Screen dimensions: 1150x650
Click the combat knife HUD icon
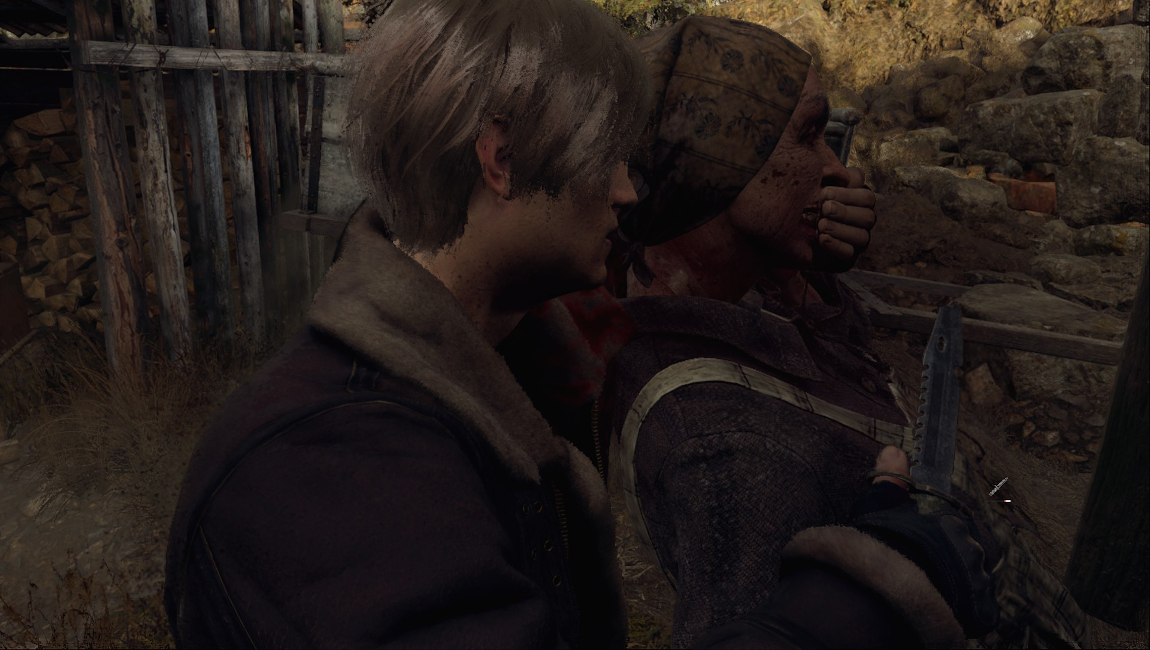[x=998, y=488]
